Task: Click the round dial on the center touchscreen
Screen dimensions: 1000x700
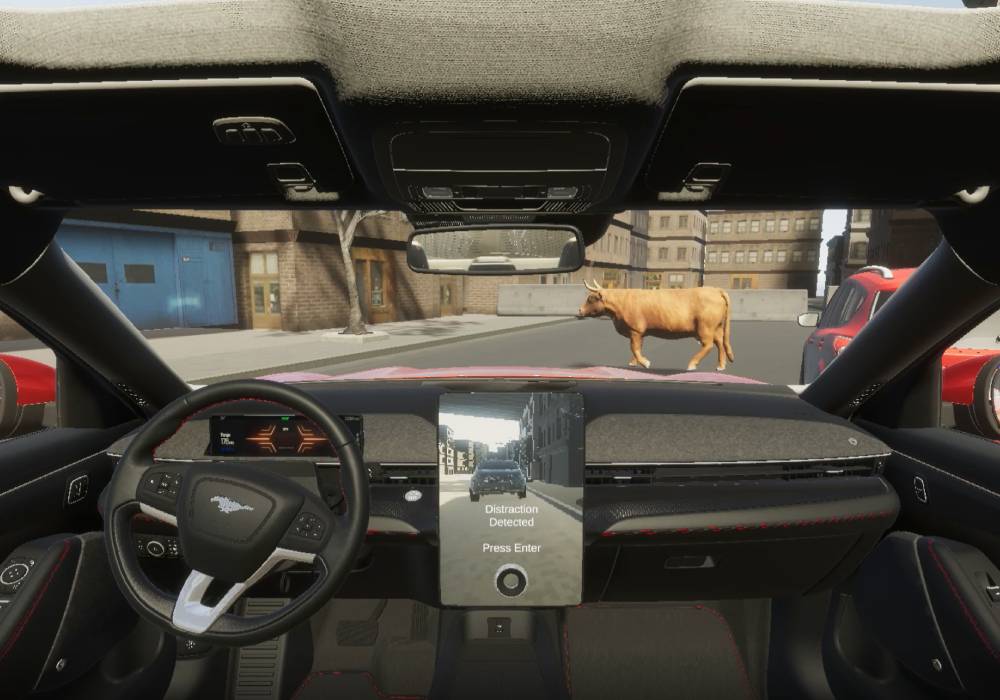Action: 511,580
